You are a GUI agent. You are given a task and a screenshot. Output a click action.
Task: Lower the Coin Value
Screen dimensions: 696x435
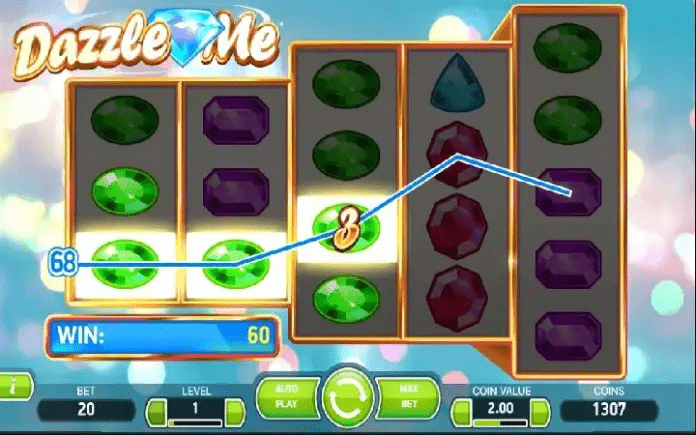(x=461, y=411)
